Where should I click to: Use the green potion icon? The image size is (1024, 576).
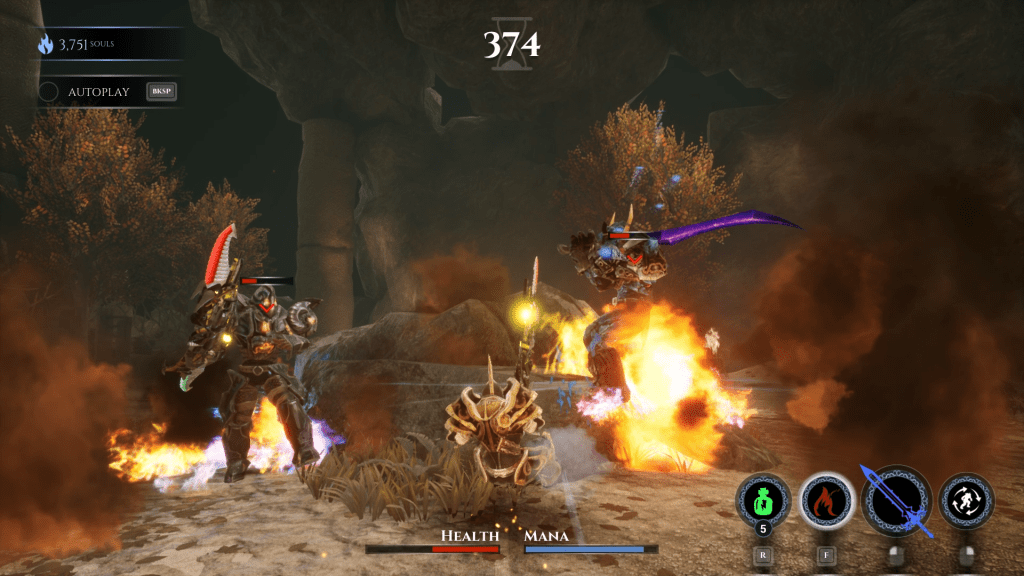point(762,499)
